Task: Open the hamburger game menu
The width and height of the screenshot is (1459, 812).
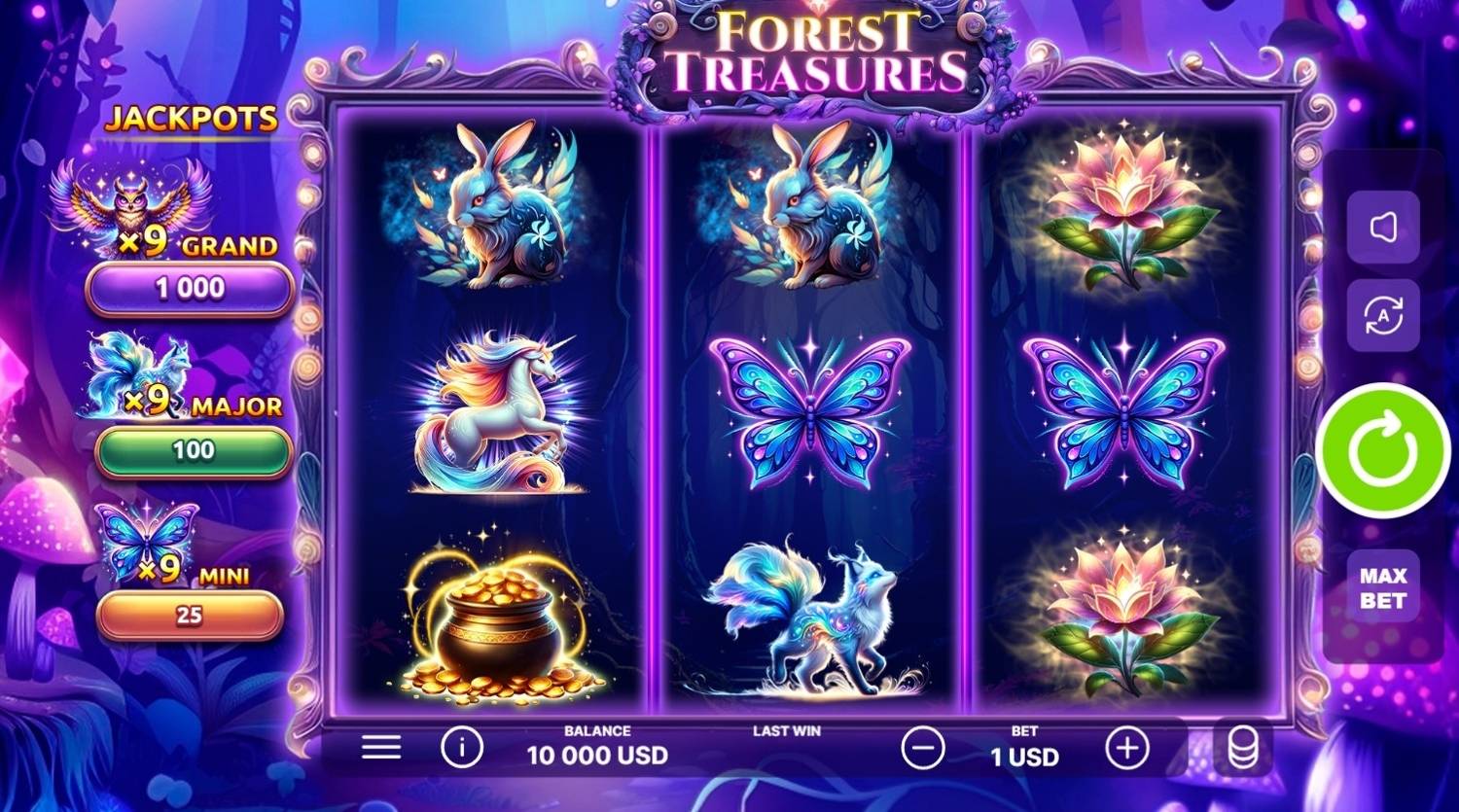Action: (x=381, y=747)
